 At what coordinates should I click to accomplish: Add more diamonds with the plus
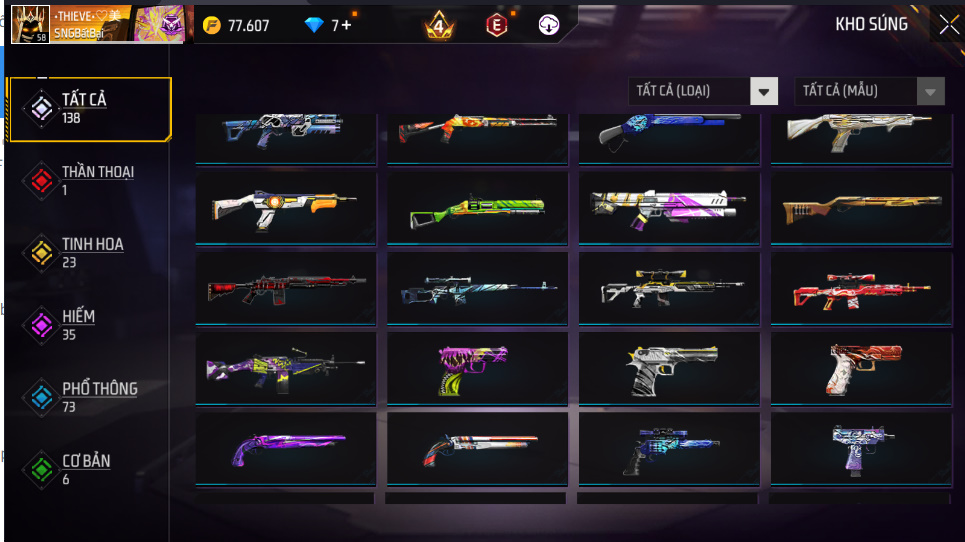346,26
